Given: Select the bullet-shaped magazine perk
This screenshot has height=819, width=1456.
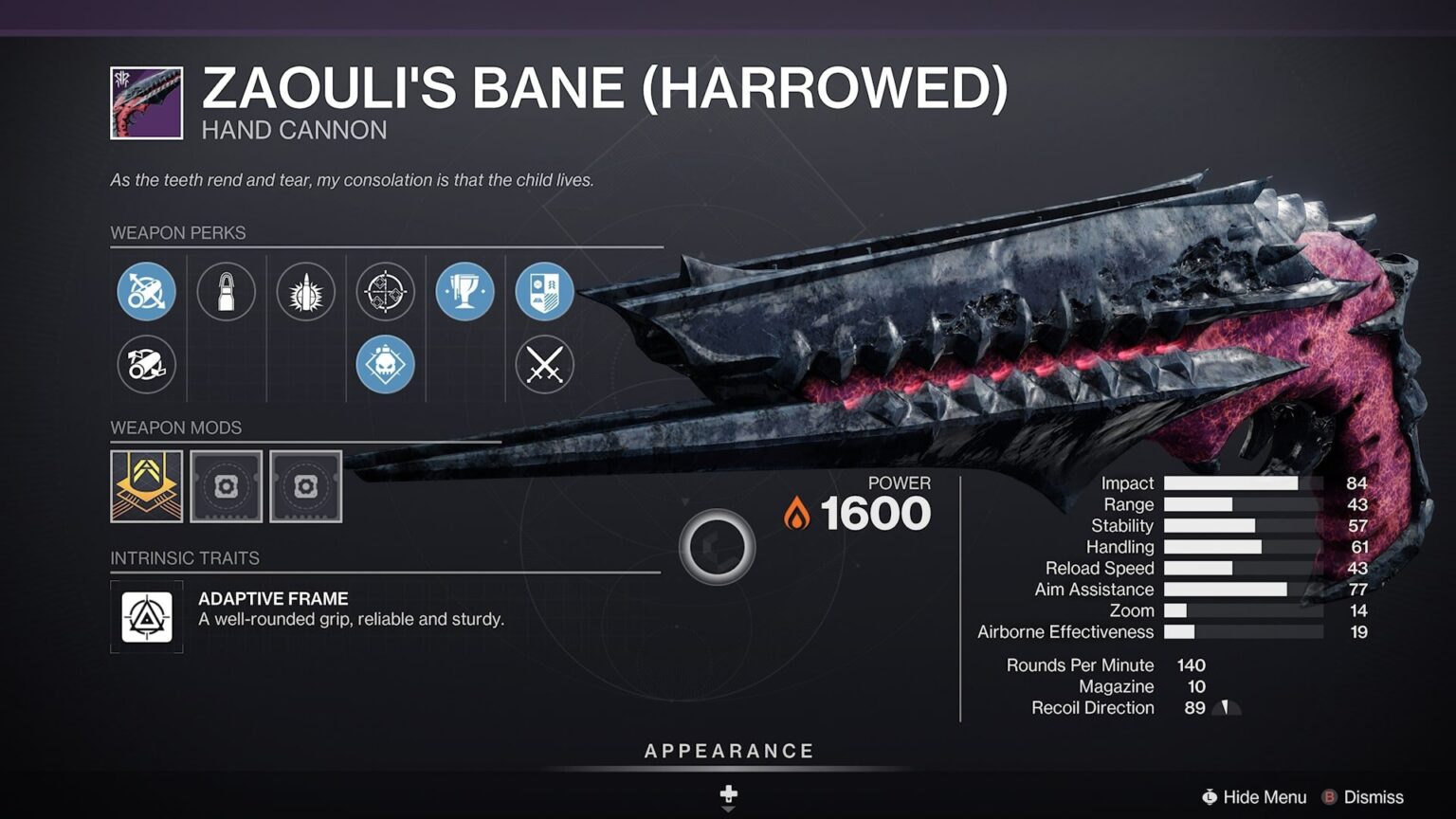Looking at the screenshot, I should pyautogui.click(x=225, y=292).
